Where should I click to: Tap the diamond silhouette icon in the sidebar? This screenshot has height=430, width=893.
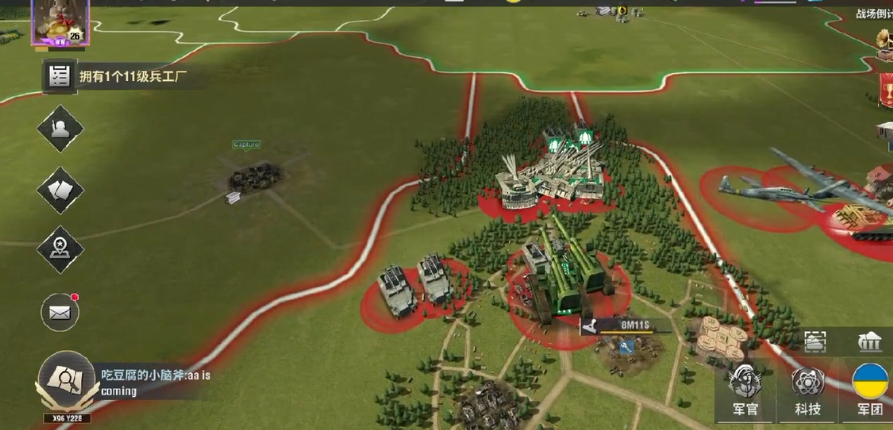point(60,129)
